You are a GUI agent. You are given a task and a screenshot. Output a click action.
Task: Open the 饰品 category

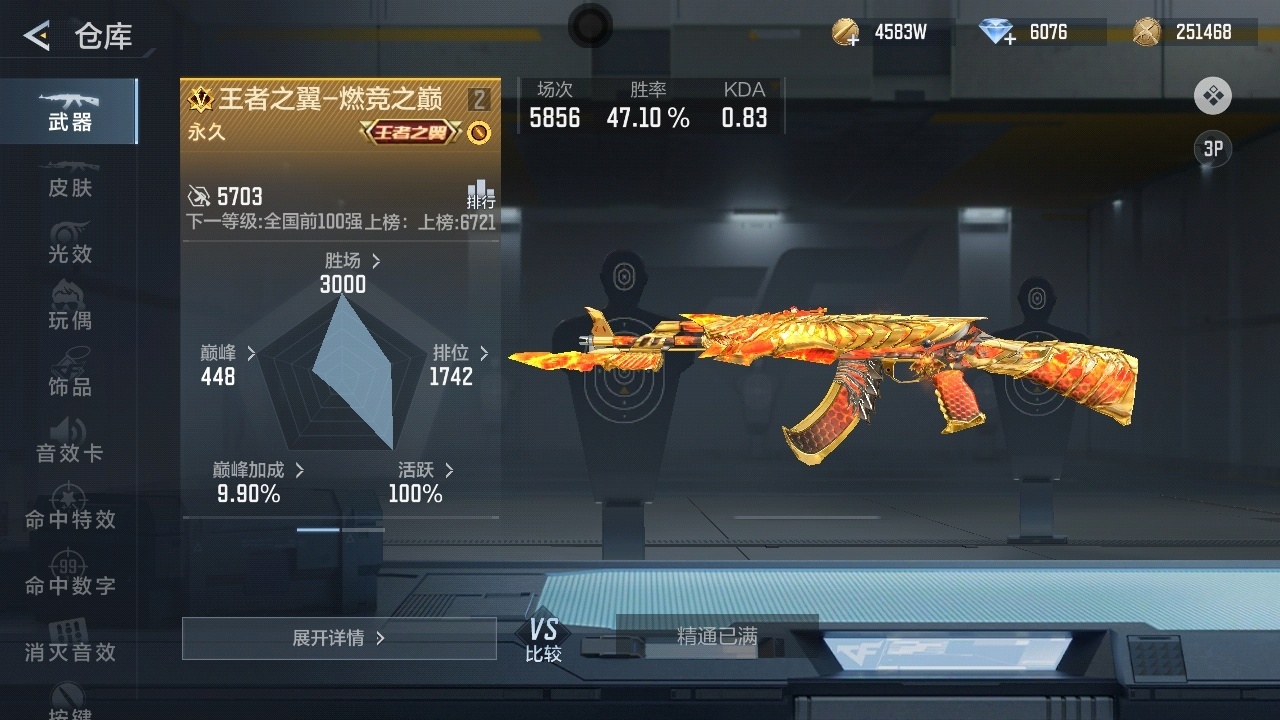pos(70,377)
